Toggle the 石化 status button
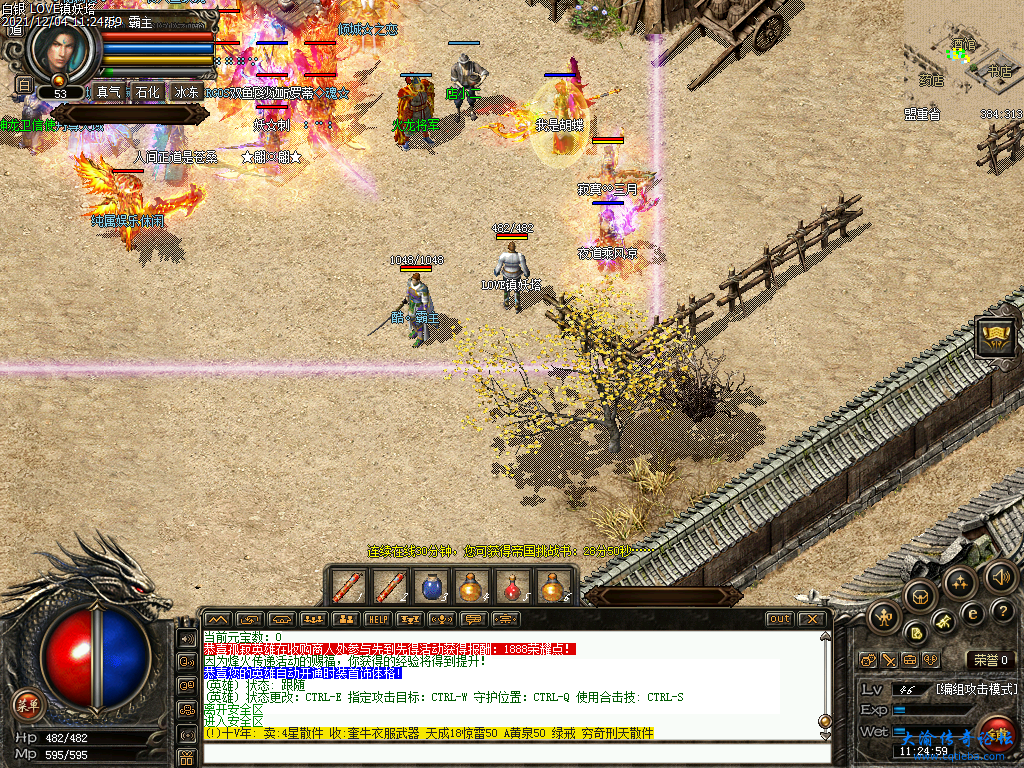This screenshot has height=768, width=1024. pyautogui.click(x=148, y=92)
